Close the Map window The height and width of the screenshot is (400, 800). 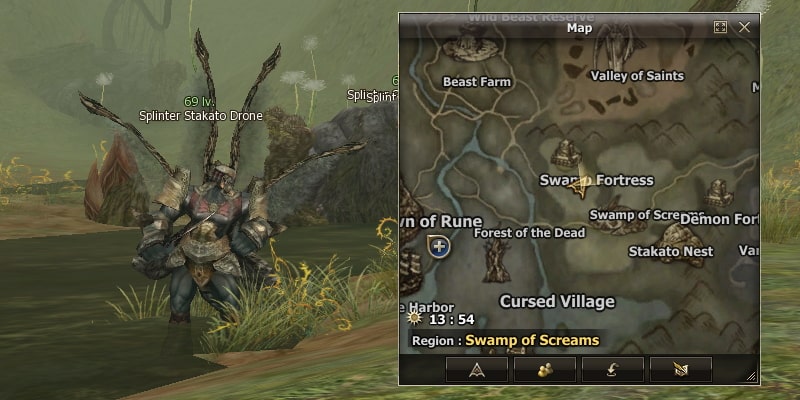744,28
